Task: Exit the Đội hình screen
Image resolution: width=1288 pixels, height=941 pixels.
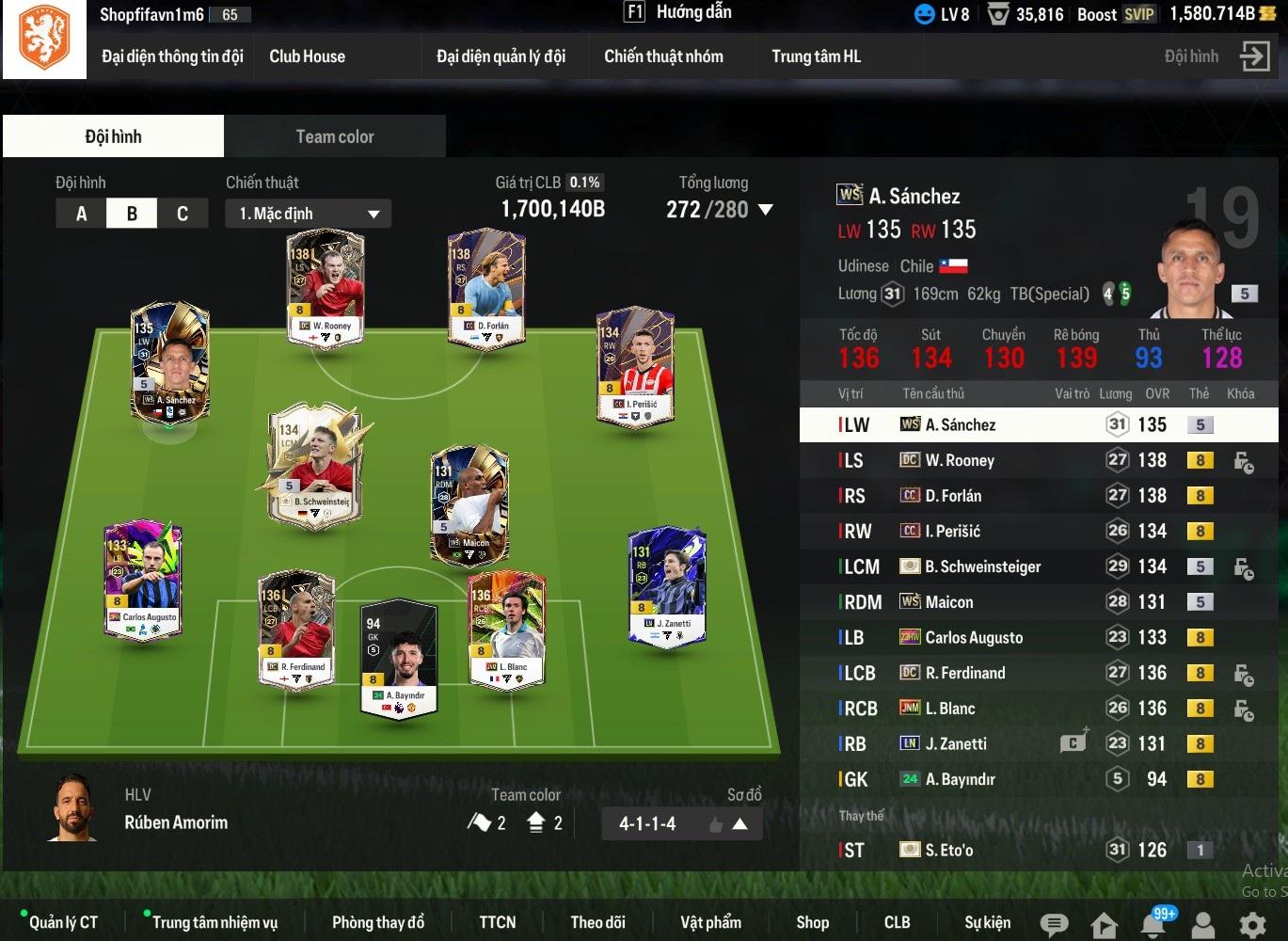Action: click(x=1254, y=56)
